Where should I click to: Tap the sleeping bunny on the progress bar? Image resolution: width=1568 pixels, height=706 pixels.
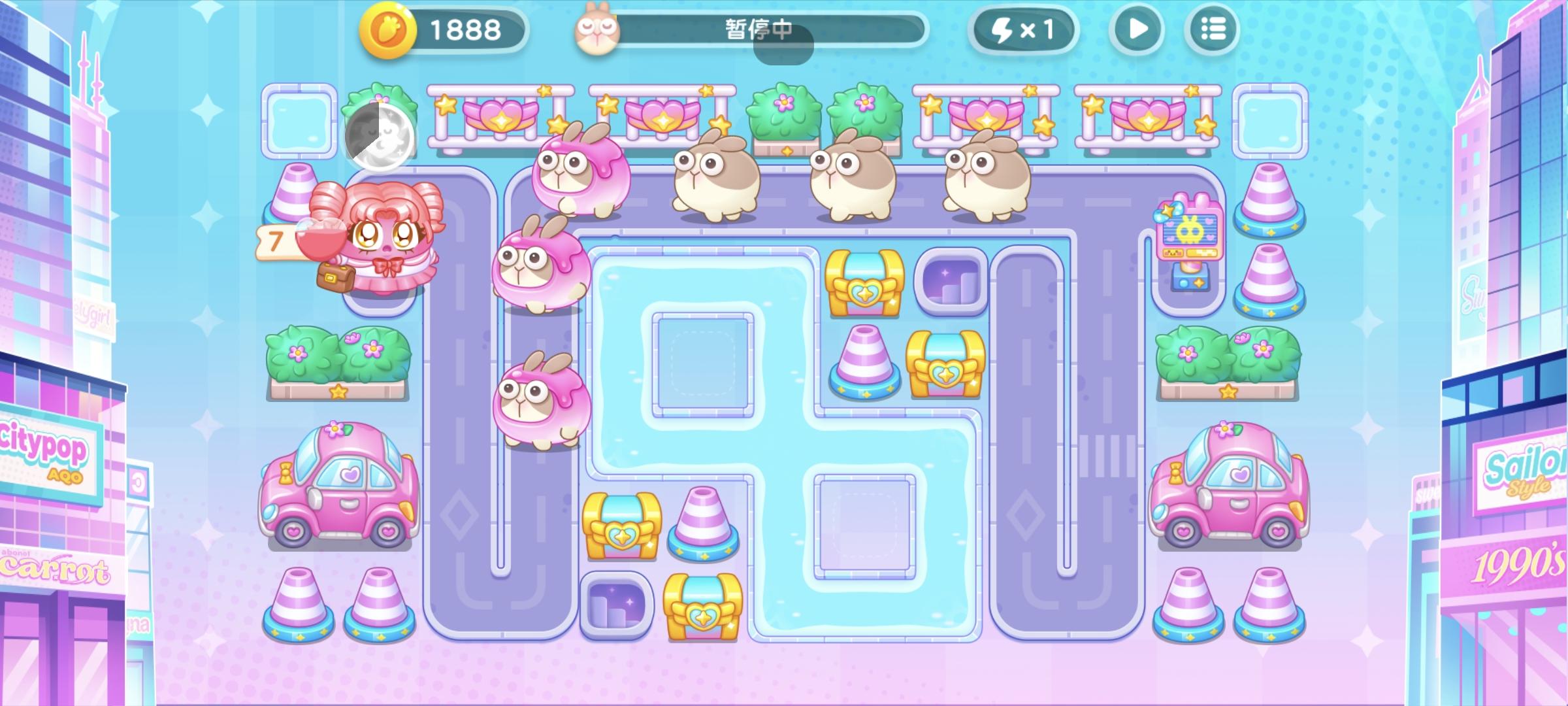pyautogui.click(x=598, y=29)
